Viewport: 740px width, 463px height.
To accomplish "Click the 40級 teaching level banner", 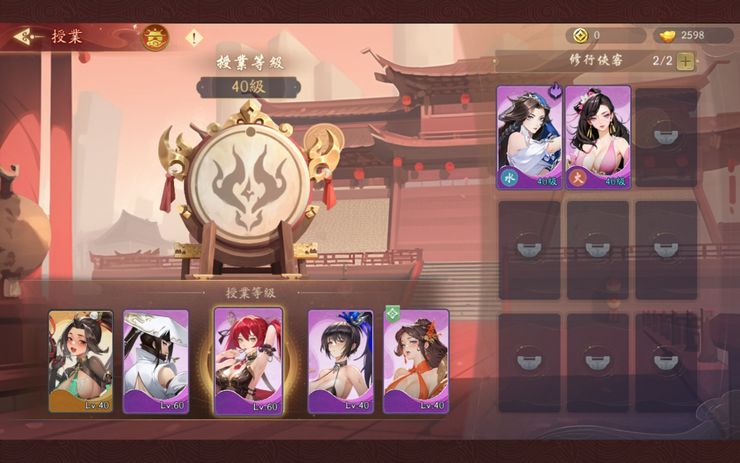I will point(249,87).
